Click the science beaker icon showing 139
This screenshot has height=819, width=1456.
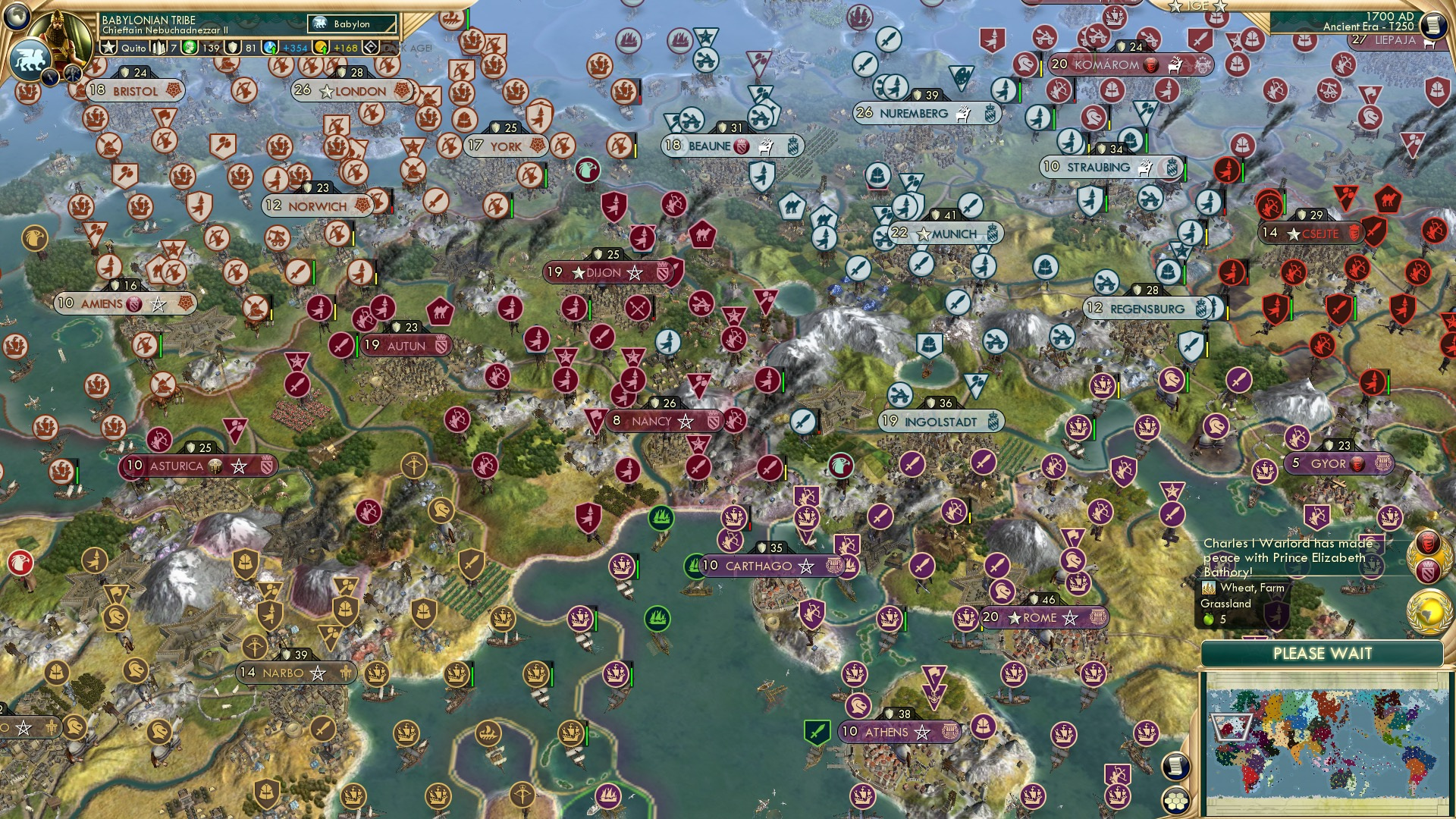pyautogui.click(x=190, y=47)
